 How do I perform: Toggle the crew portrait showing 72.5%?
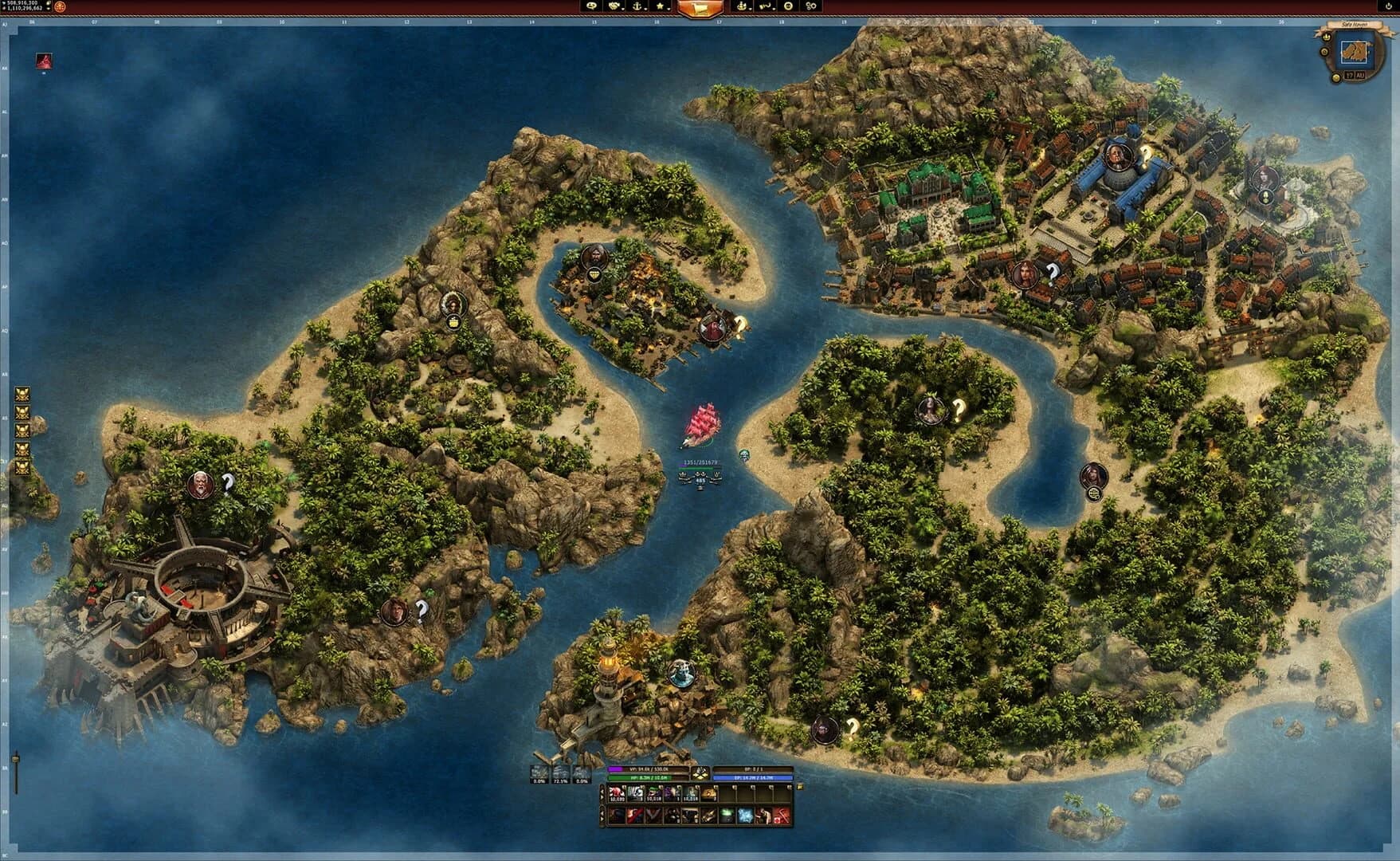coord(560,772)
